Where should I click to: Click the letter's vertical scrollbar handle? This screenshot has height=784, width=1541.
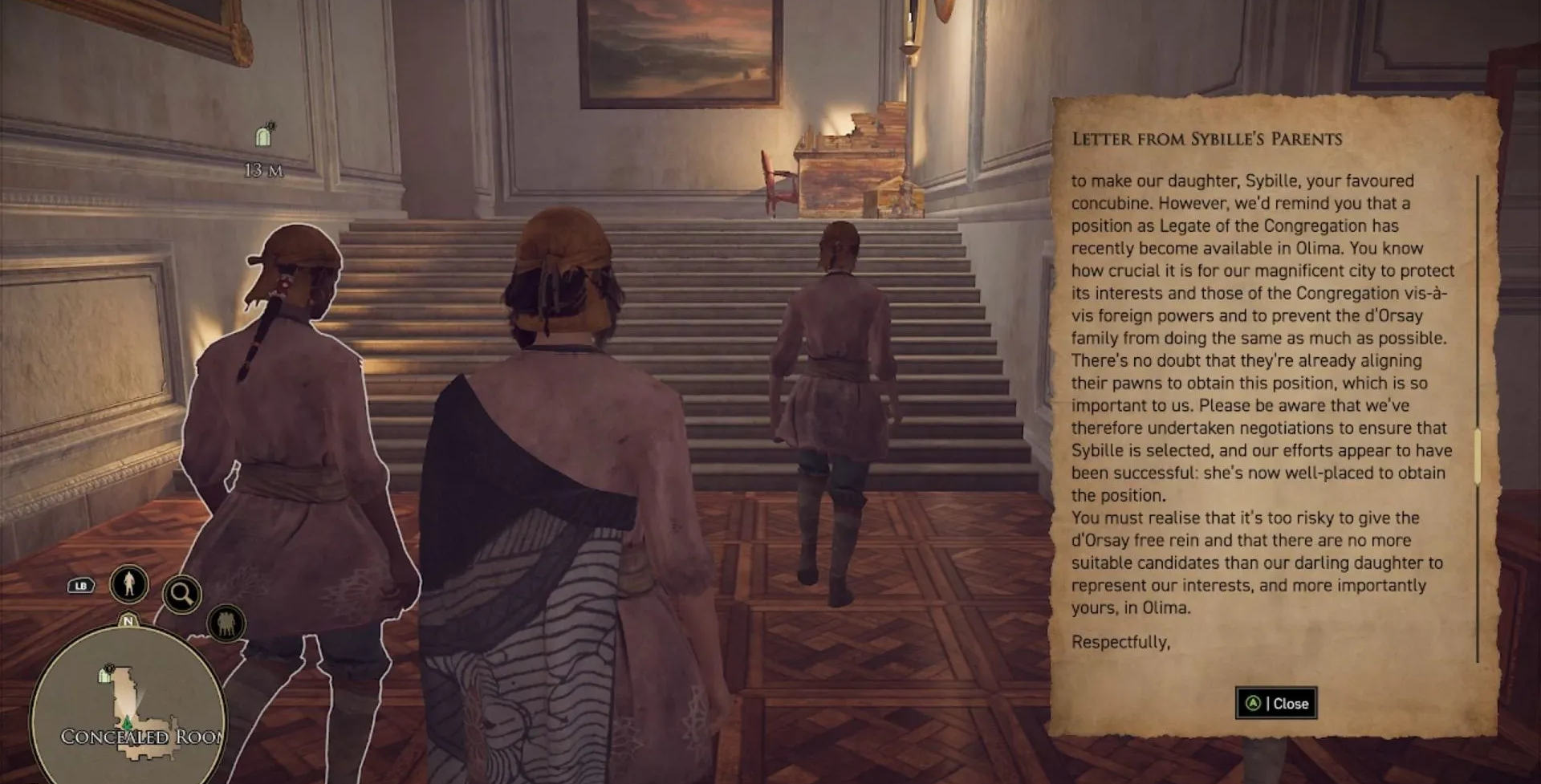pyautogui.click(x=1478, y=456)
